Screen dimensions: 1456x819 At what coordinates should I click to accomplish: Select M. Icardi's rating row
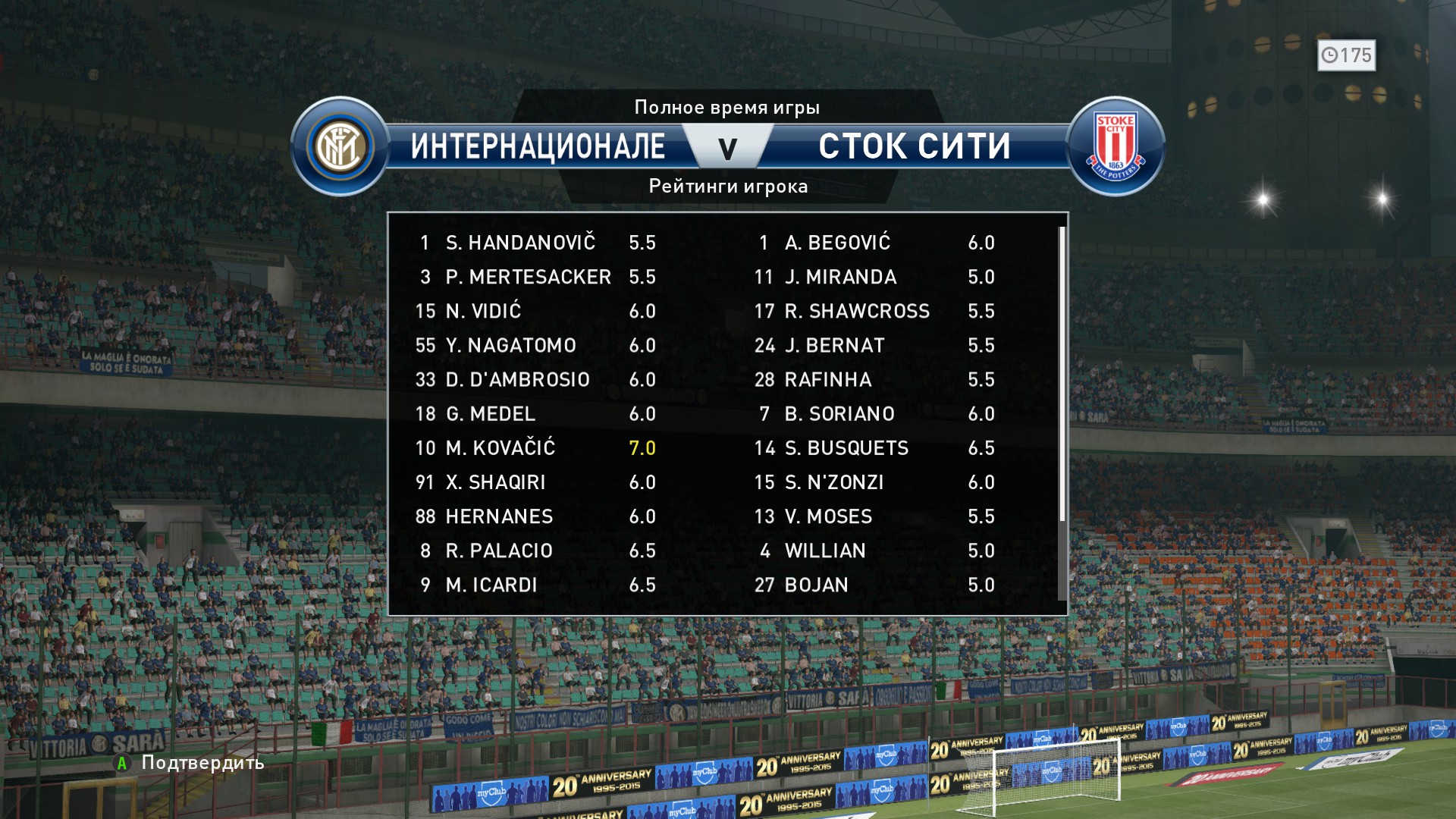click(535, 585)
